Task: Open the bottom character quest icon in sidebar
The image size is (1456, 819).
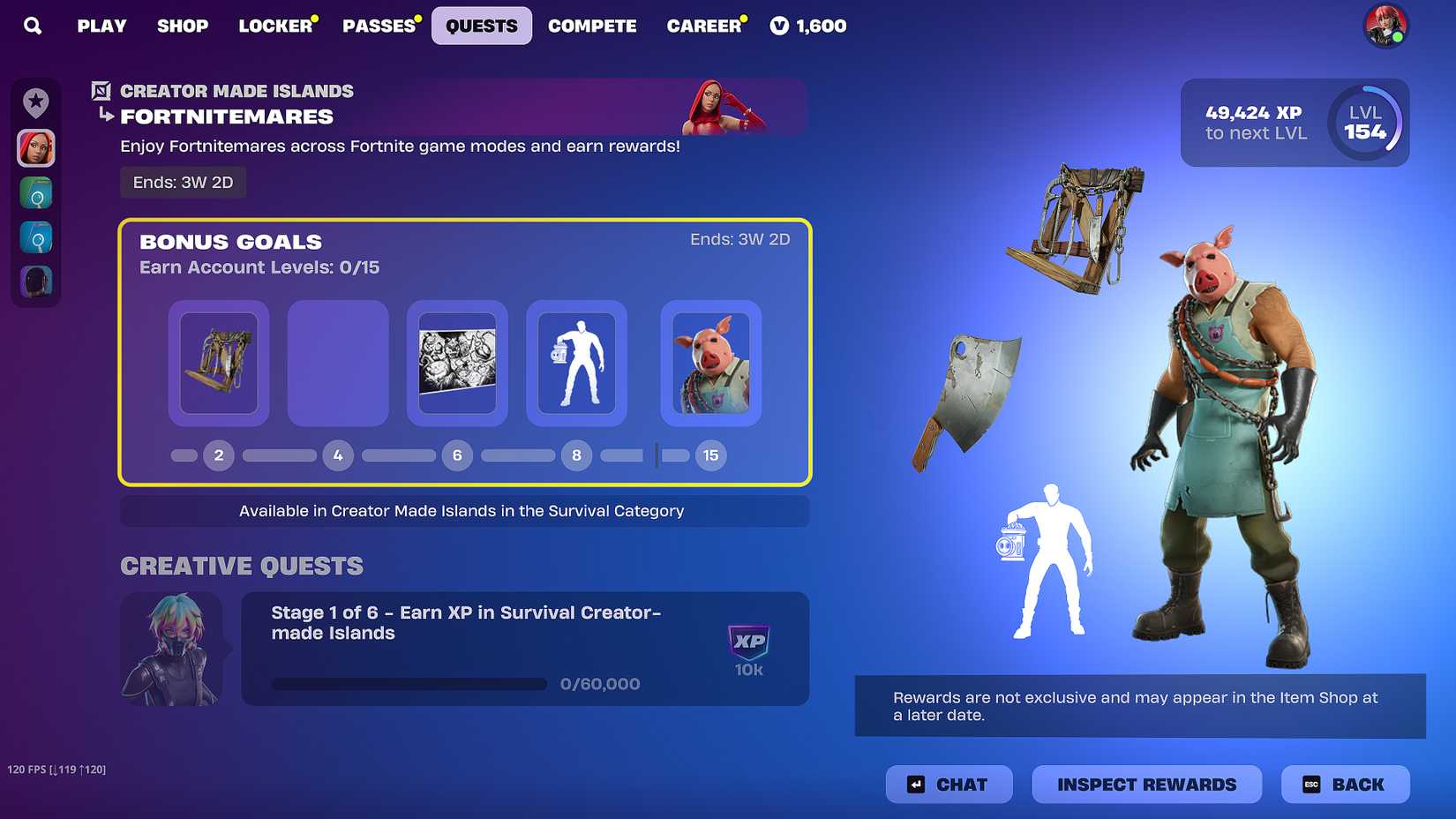Action: click(x=34, y=282)
